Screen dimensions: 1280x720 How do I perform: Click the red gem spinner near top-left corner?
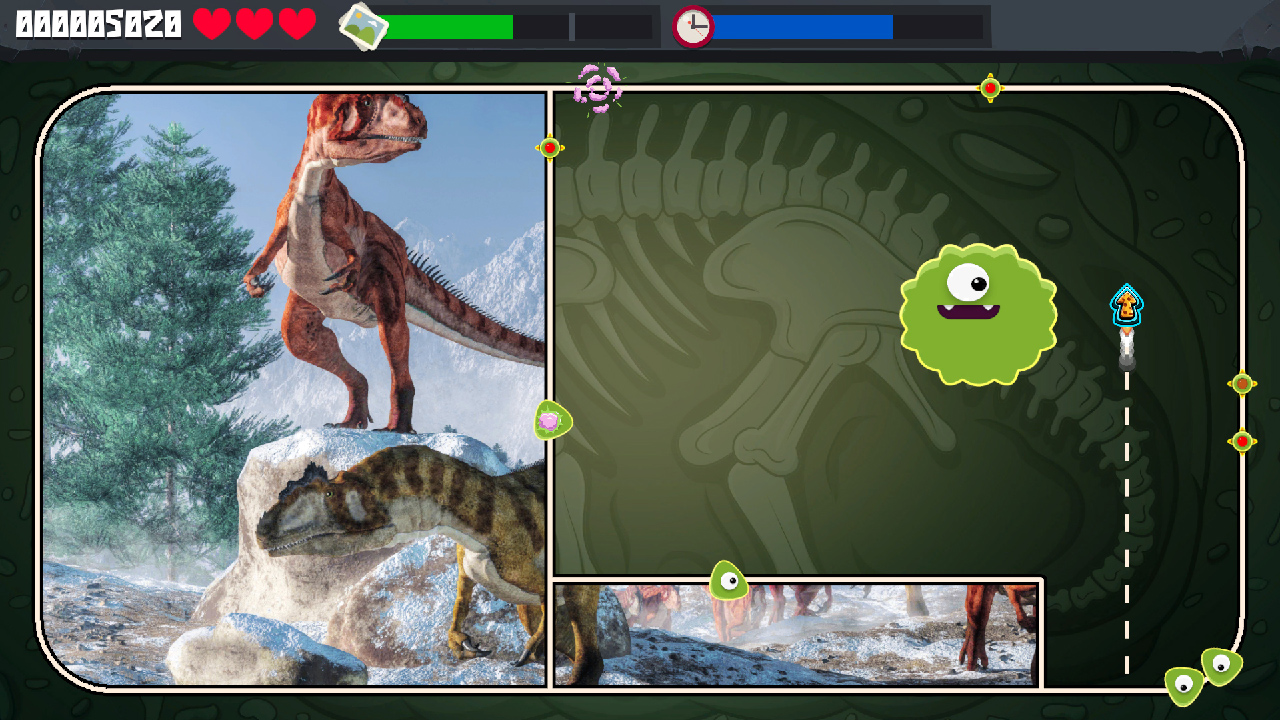pyautogui.click(x=548, y=146)
